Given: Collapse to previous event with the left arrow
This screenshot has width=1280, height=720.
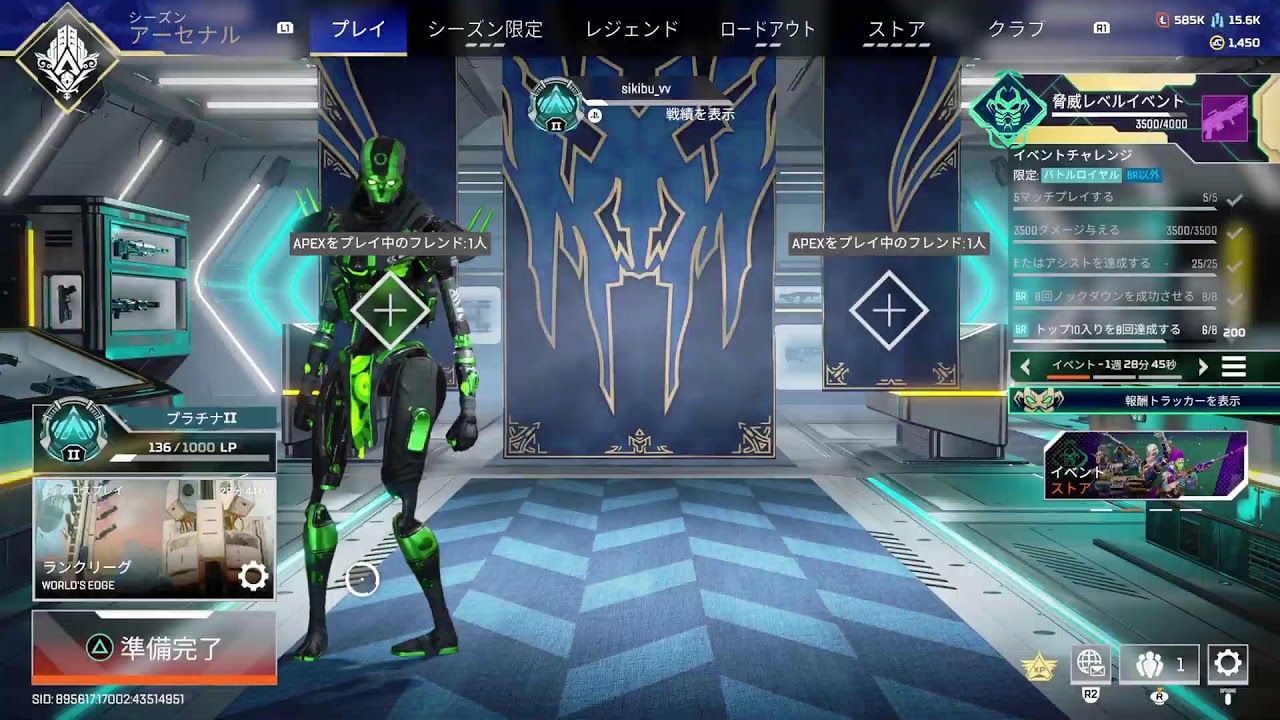Looking at the screenshot, I should [1024, 365].
